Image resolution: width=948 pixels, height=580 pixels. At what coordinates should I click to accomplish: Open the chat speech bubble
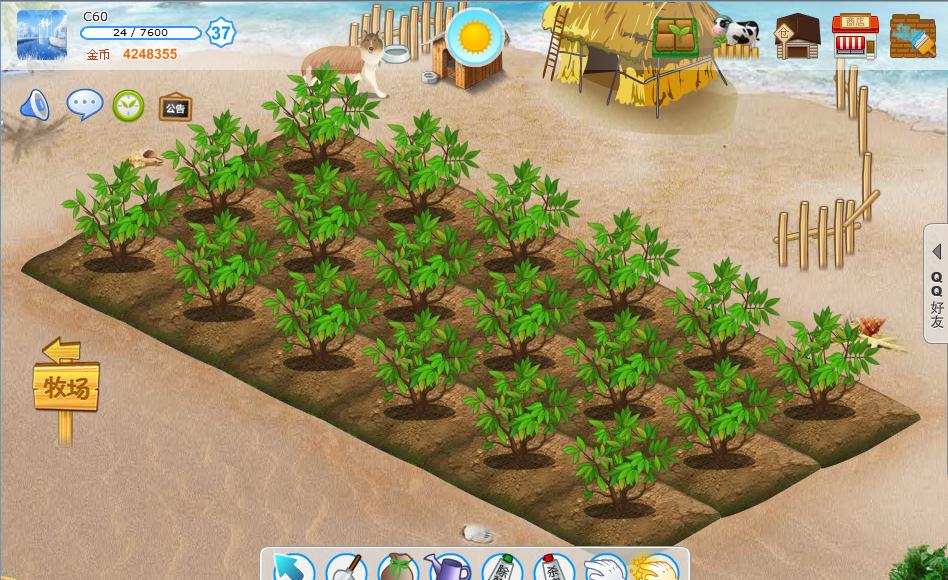(84, 104)
